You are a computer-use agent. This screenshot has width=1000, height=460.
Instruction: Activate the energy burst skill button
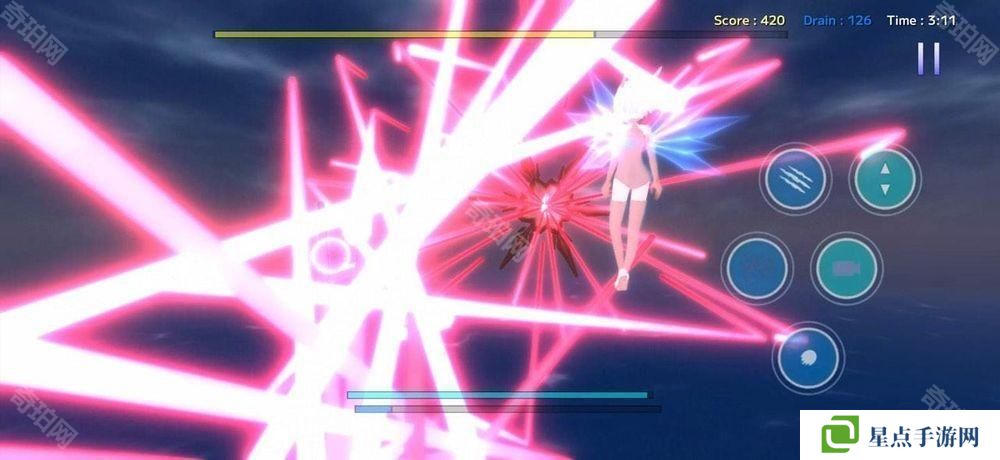click(807, 357)
